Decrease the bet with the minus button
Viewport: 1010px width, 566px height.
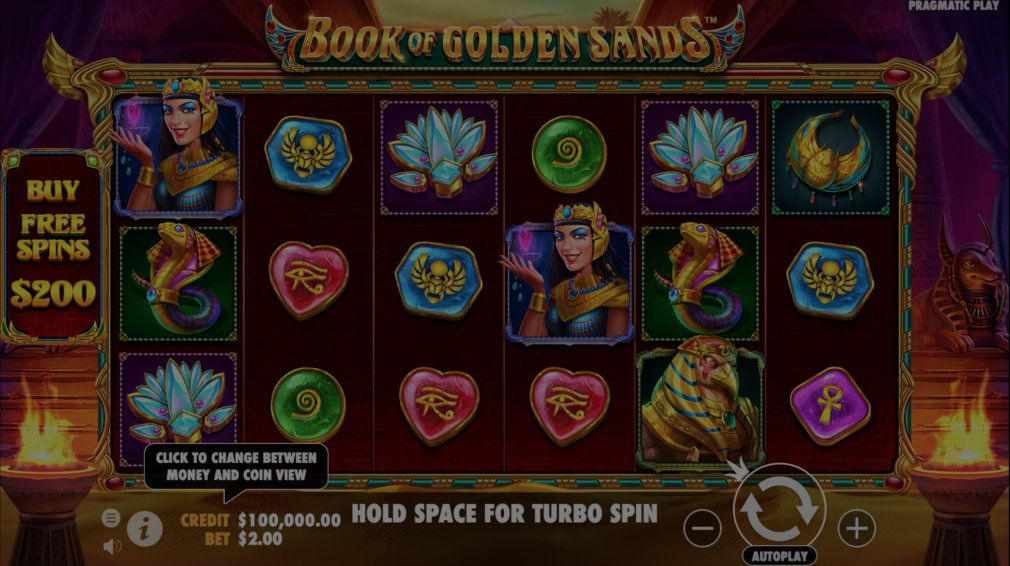(704, 527)
